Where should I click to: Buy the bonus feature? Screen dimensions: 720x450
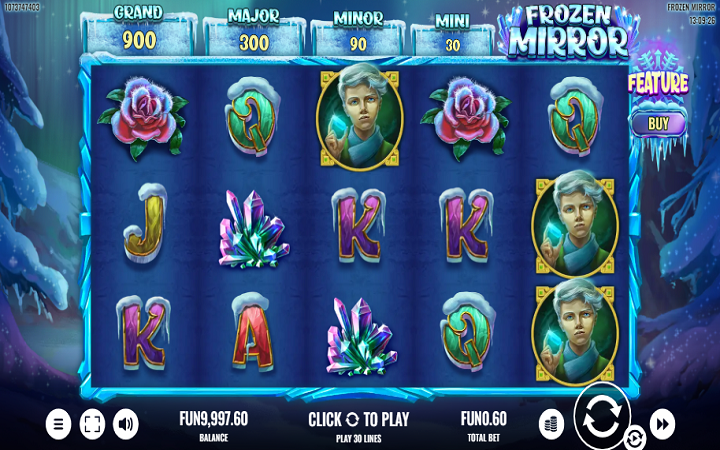[658, 124]
